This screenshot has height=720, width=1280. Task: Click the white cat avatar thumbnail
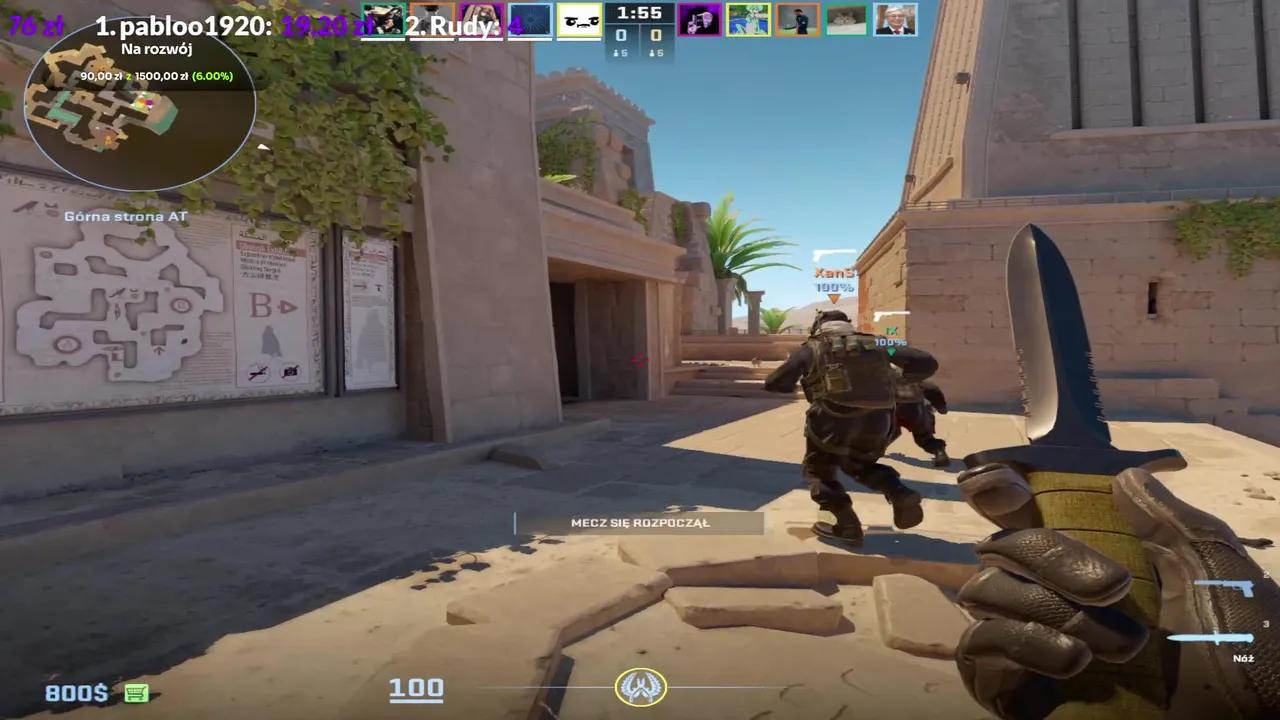point(847,20)
